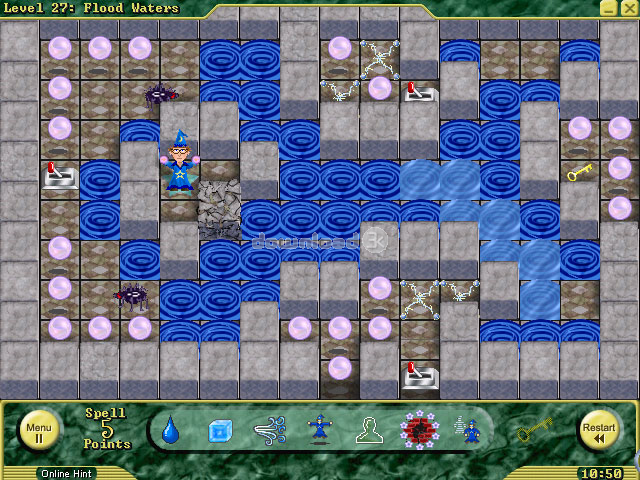Select the water drop spell
The height and width of the screenshot is (480, 640).
click(170, 430)
